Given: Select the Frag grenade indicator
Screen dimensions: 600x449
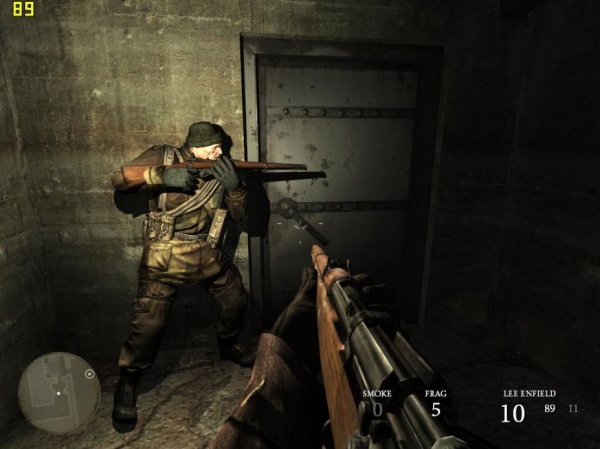Looking at the screenshot, I should [435, 403].
